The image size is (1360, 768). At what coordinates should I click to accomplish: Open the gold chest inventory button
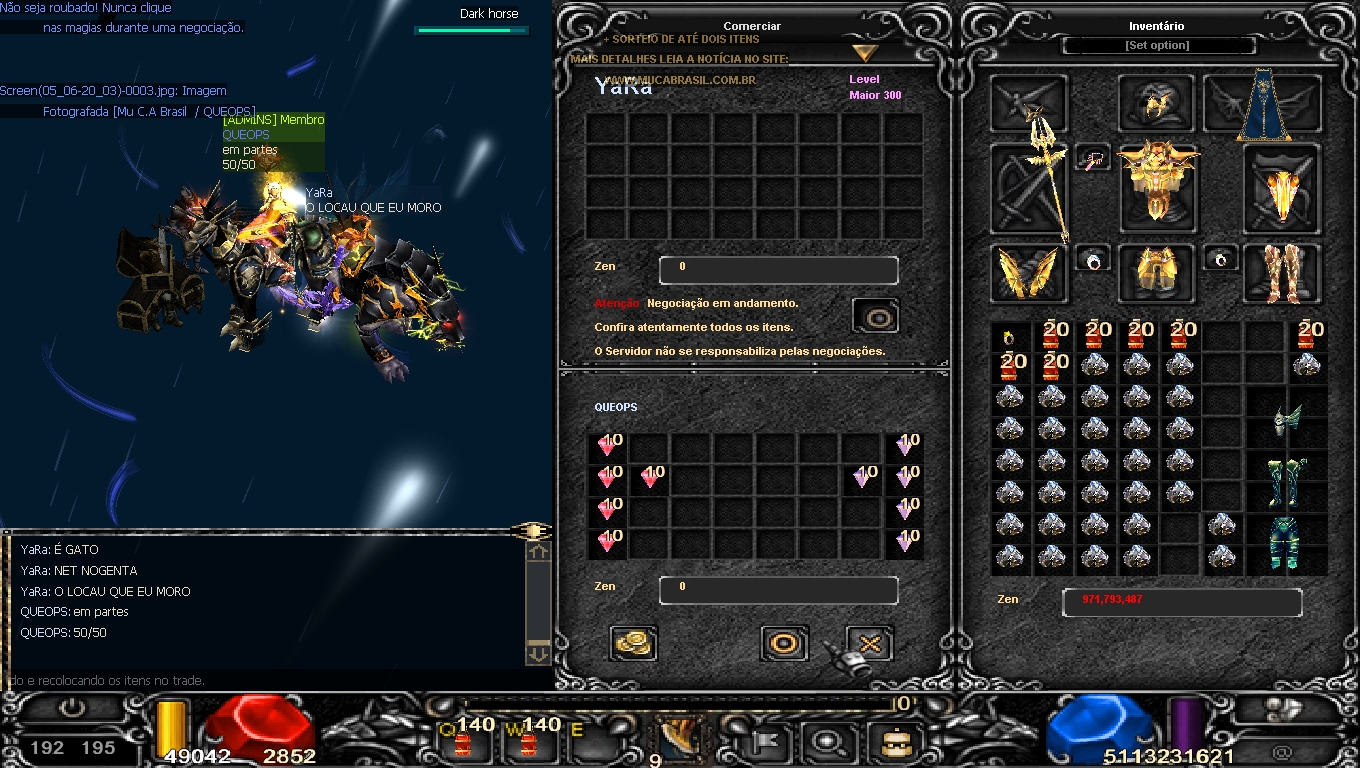[x=887, y=741]
